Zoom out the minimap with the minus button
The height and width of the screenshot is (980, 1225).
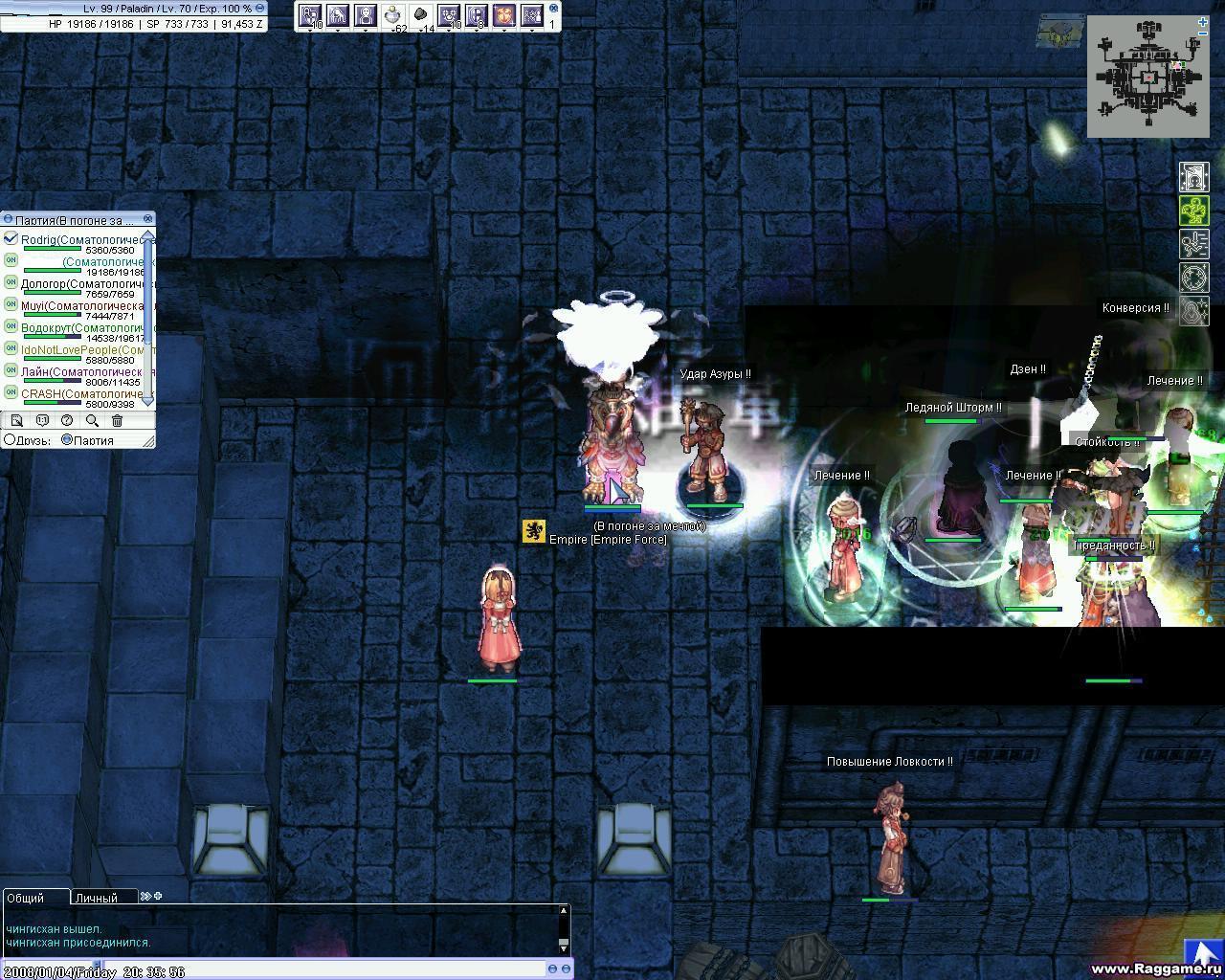(x=1203, y=33)
